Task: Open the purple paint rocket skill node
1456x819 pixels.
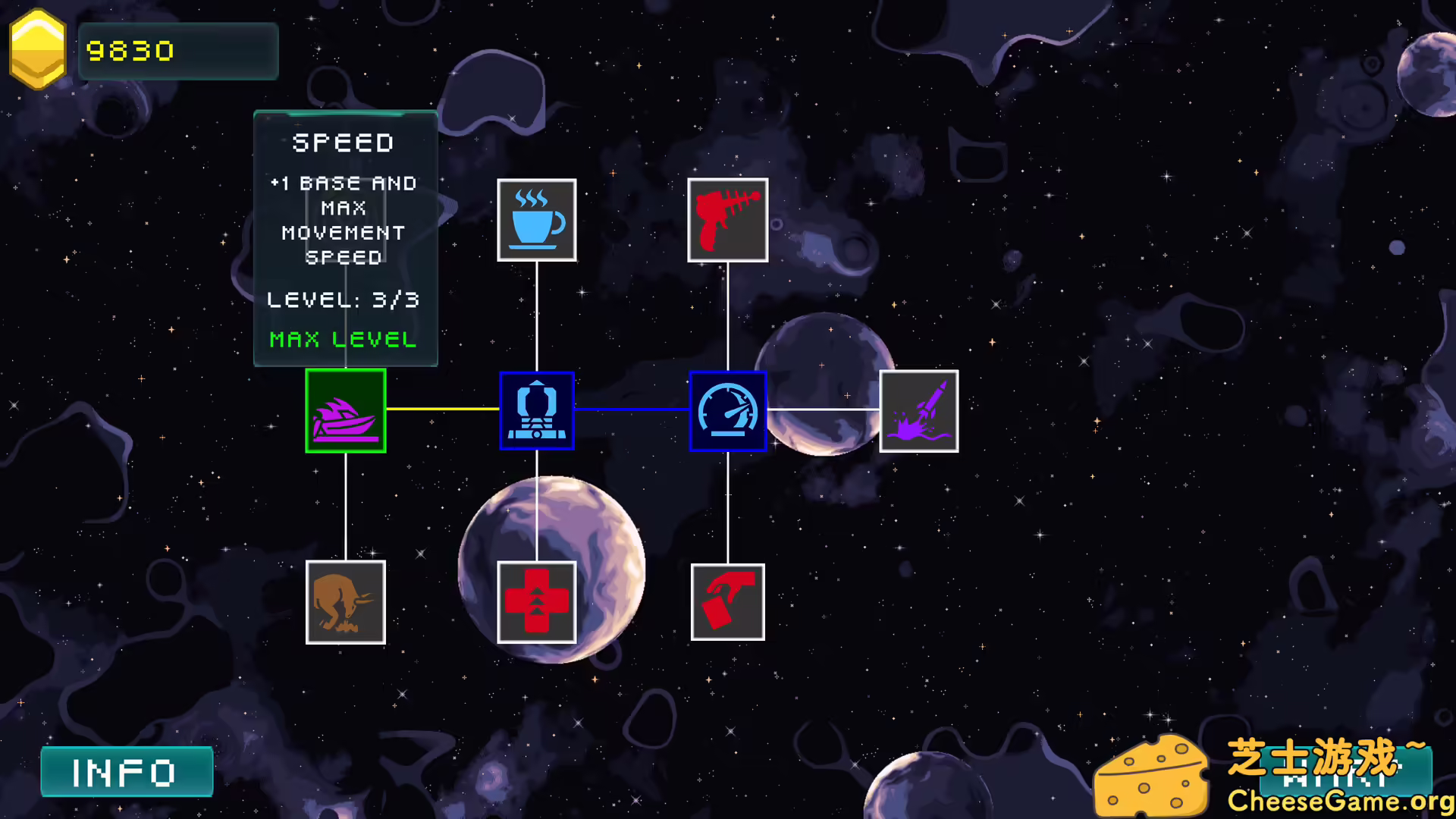Action: (x=918, y=410)
